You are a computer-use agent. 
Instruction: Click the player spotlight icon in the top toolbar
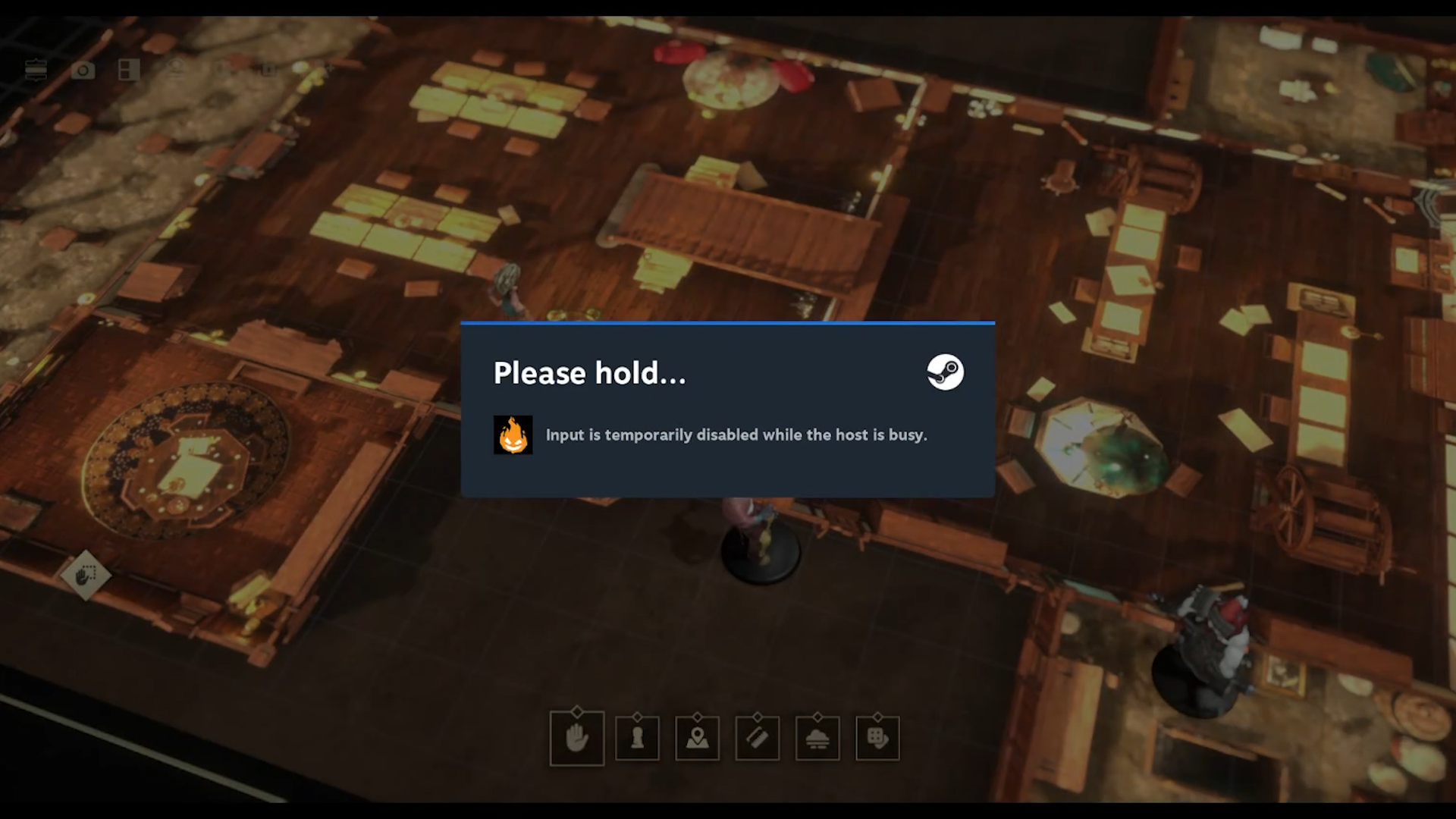pos(176,70)
